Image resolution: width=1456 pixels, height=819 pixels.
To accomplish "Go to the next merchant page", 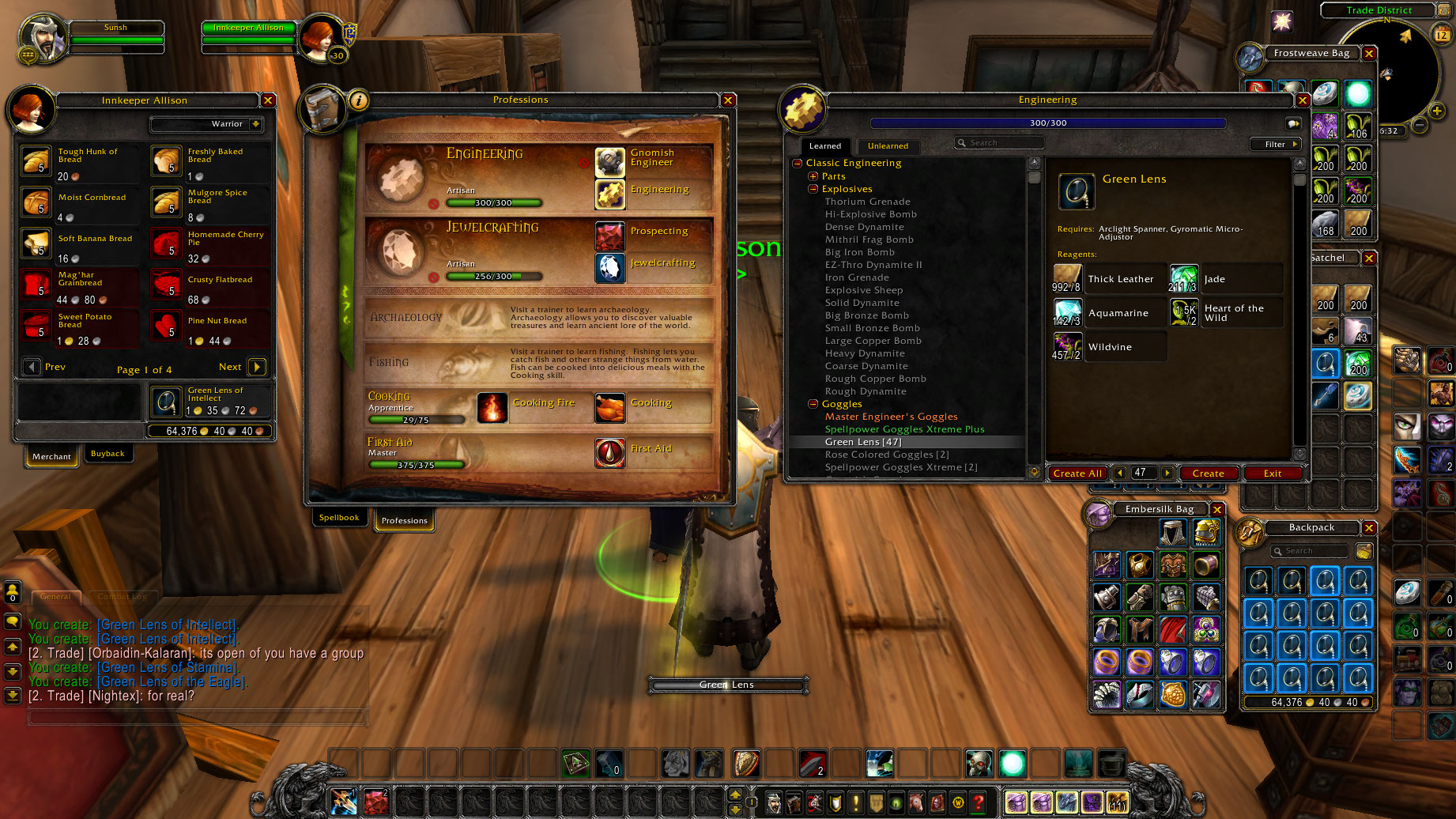I will pyautogui.click(x=257, y=367).
